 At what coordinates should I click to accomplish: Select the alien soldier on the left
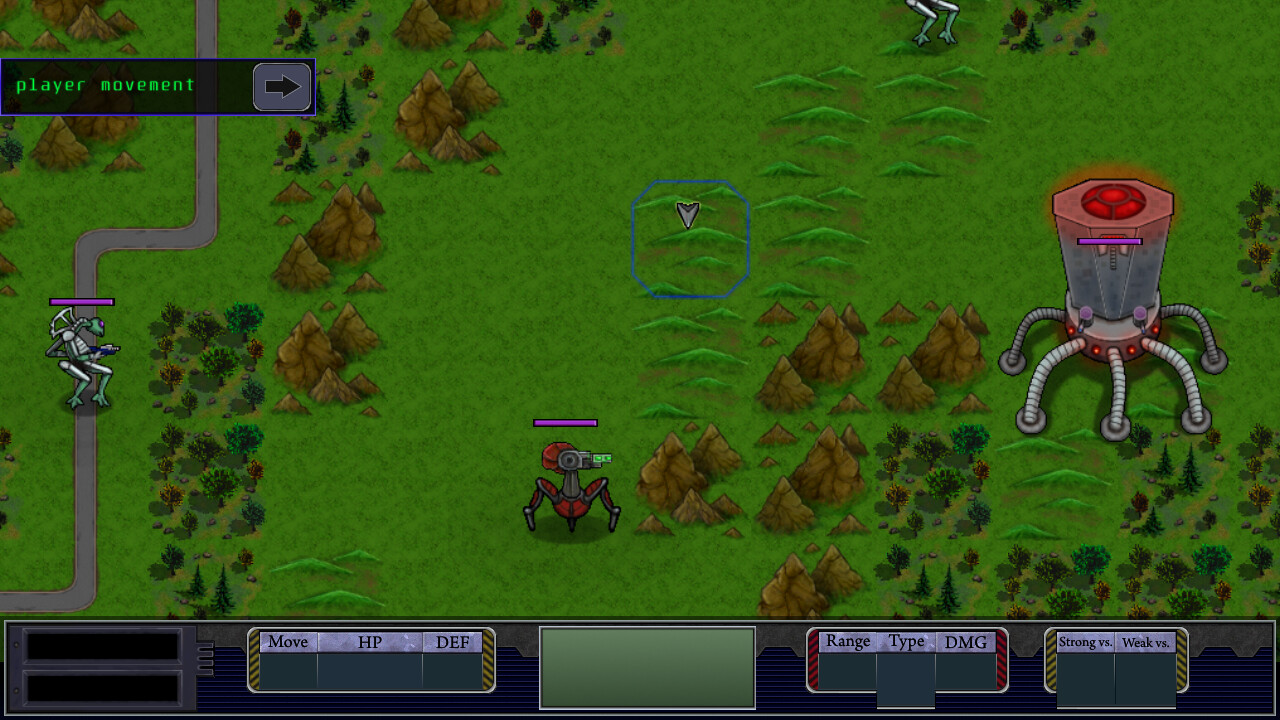tap(80, 355)
